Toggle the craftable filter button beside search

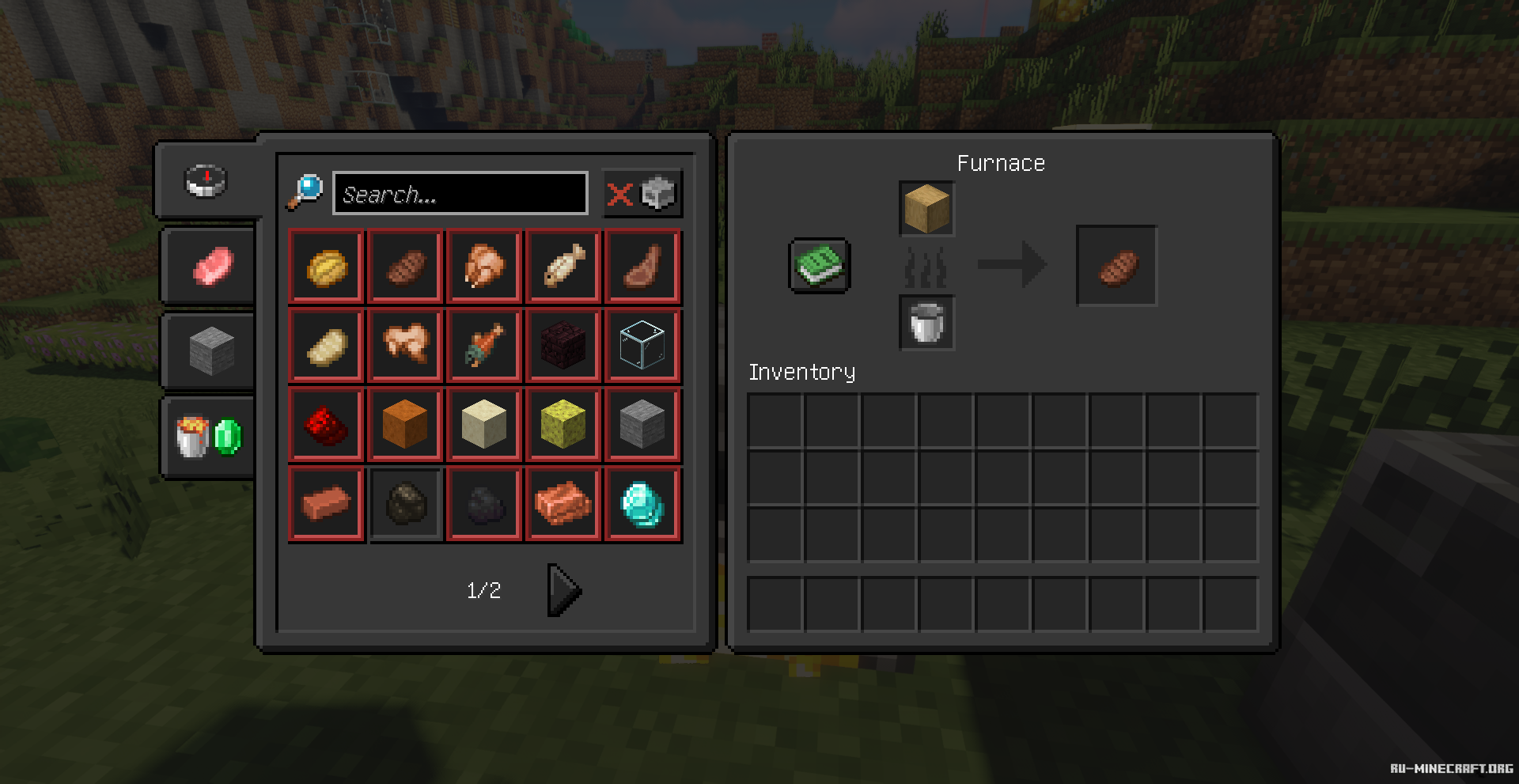tap(642, 193)
